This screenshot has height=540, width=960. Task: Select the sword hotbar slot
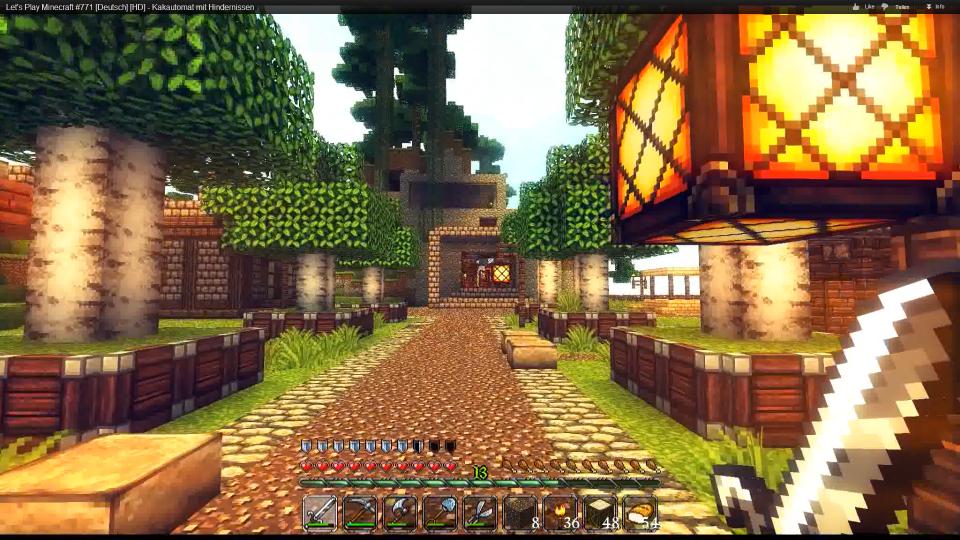point(320,512)
